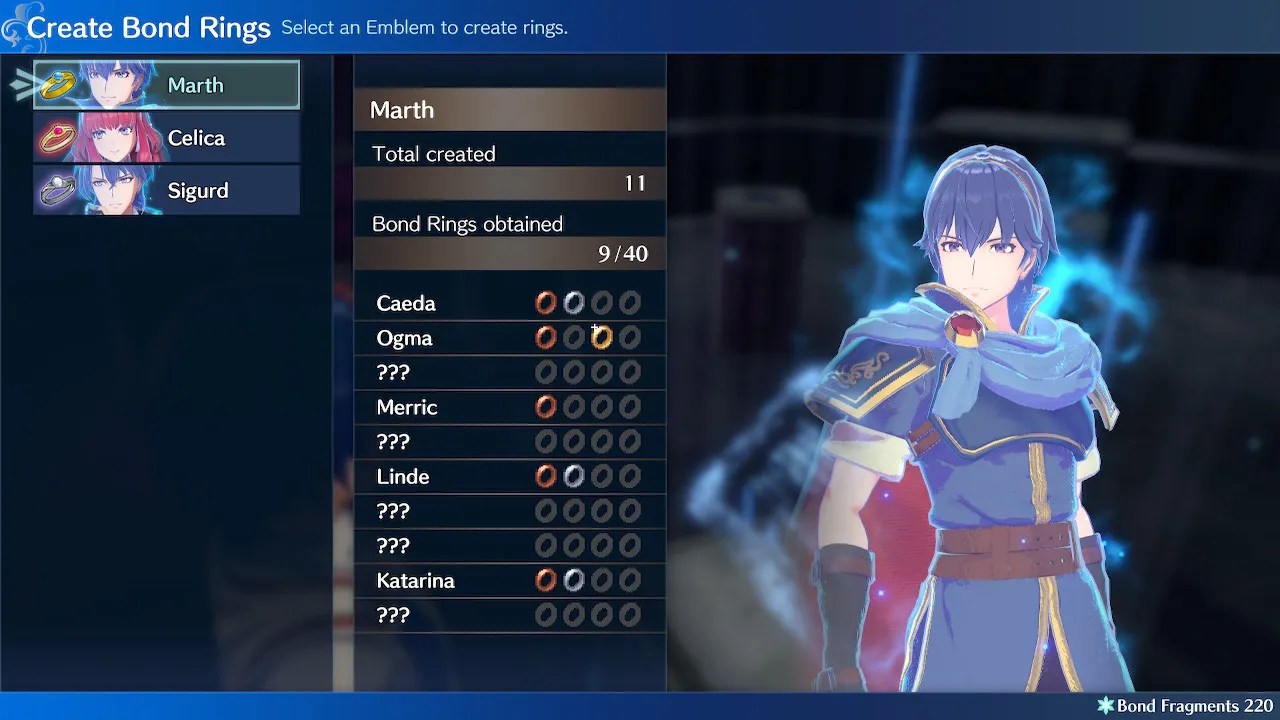Screen dimensions: 1280x720
Task: Click Merric's bronze ring icon
Action: point(545,407)
